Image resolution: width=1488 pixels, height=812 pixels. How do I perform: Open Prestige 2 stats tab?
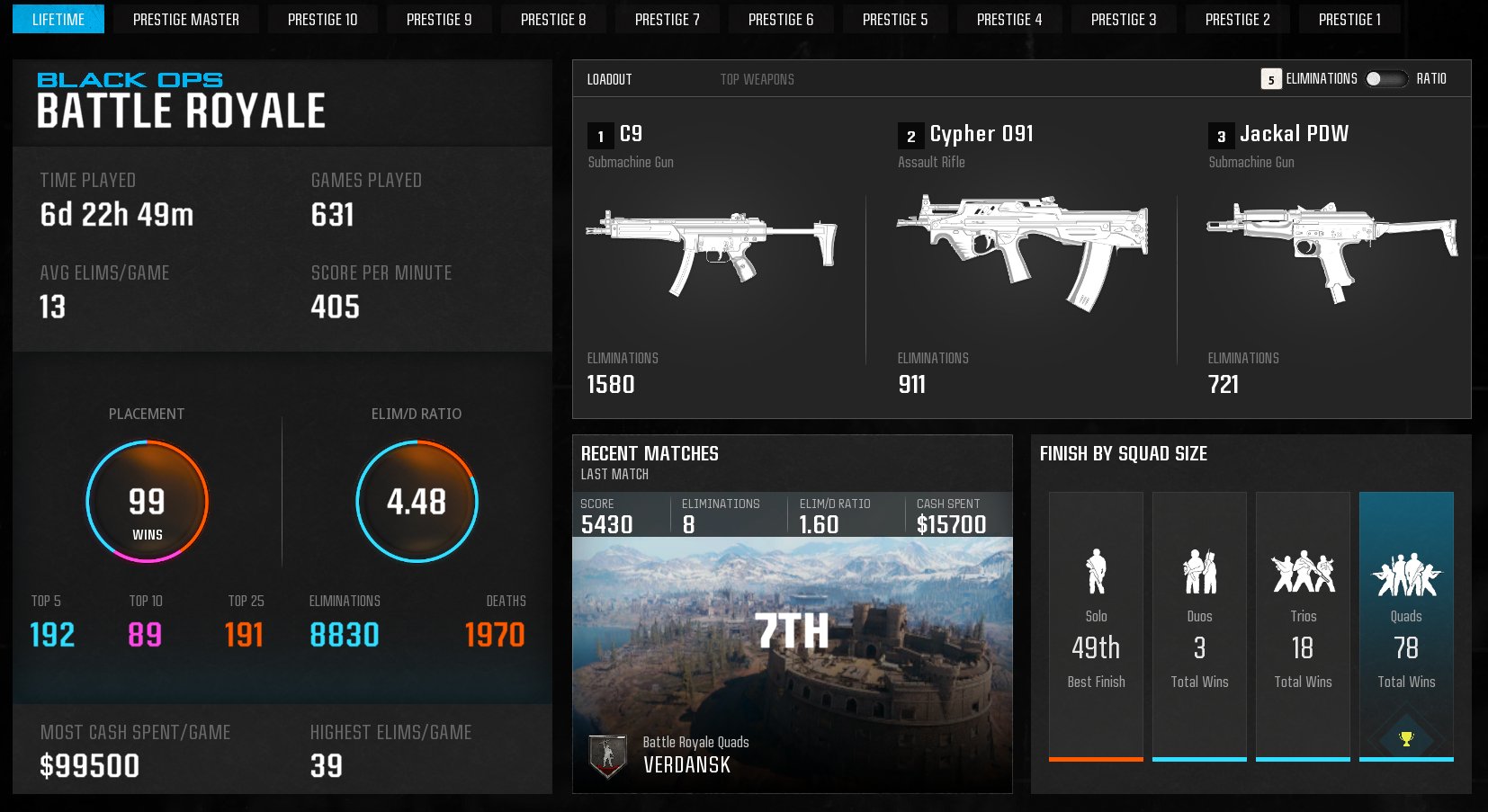tap(1238, 20)
